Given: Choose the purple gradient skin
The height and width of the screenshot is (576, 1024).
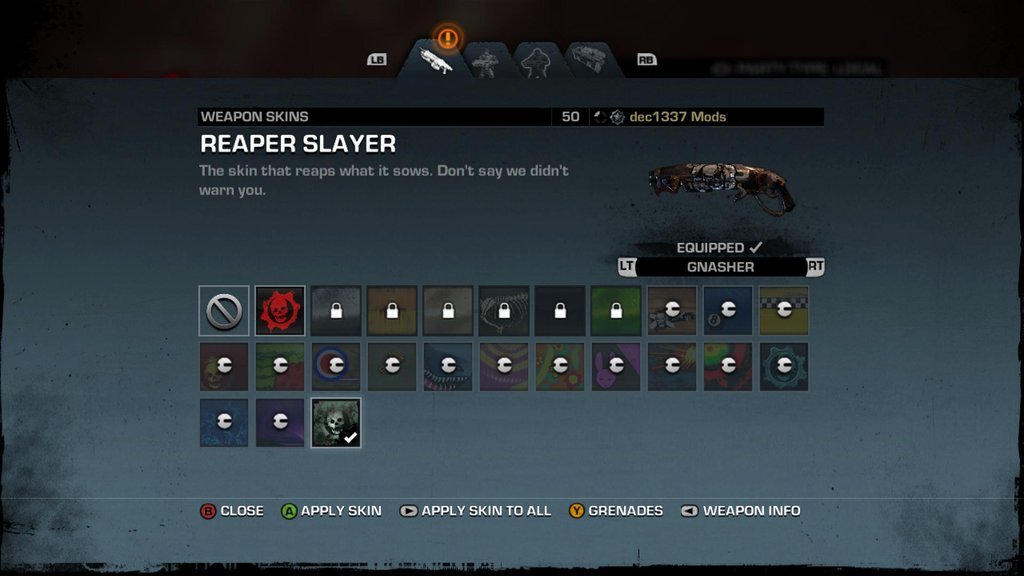Looking at the screenshot, I should (x=279, y=422).
